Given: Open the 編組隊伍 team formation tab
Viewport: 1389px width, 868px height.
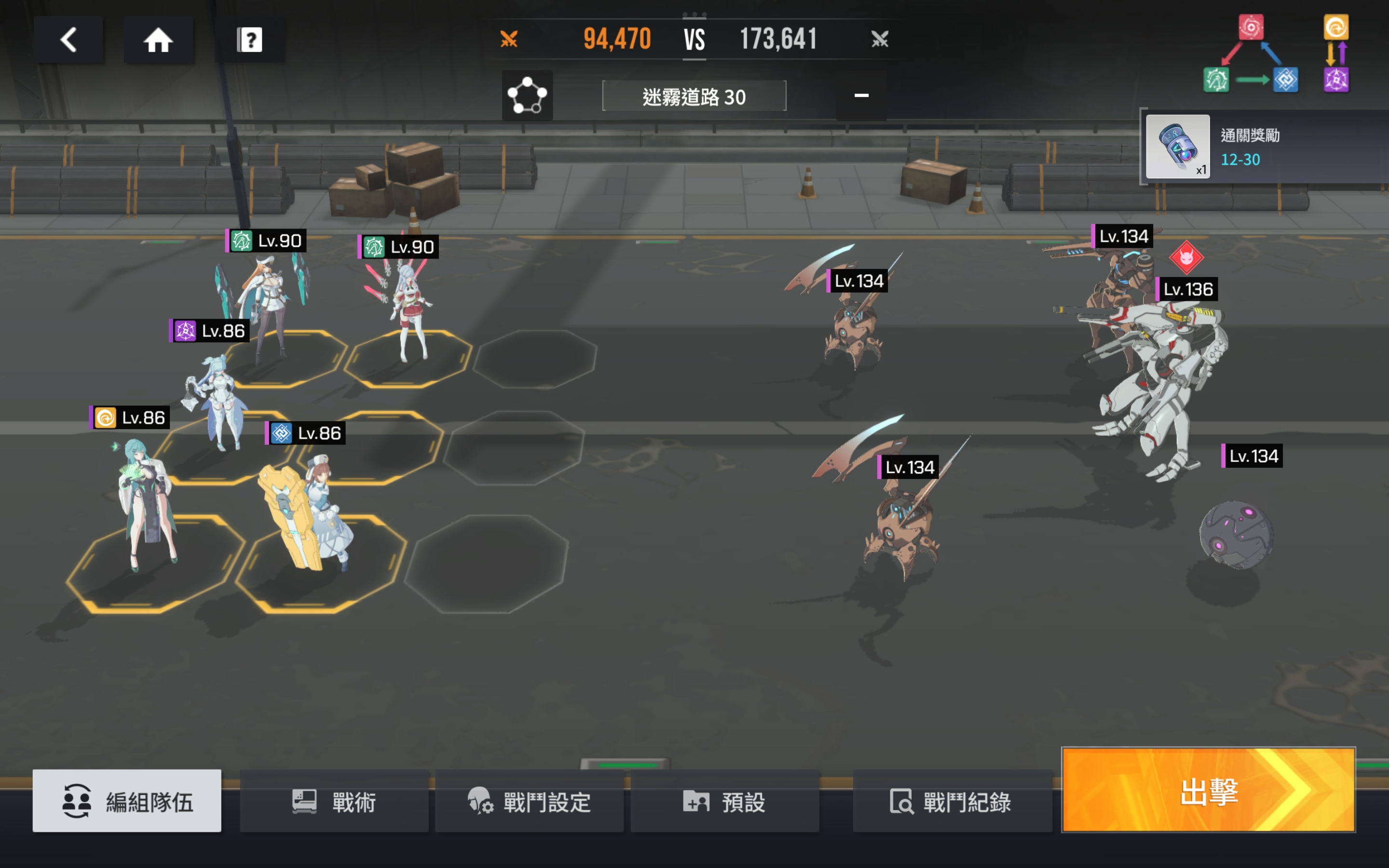Looking at the screenshot, I should (127, 801).
